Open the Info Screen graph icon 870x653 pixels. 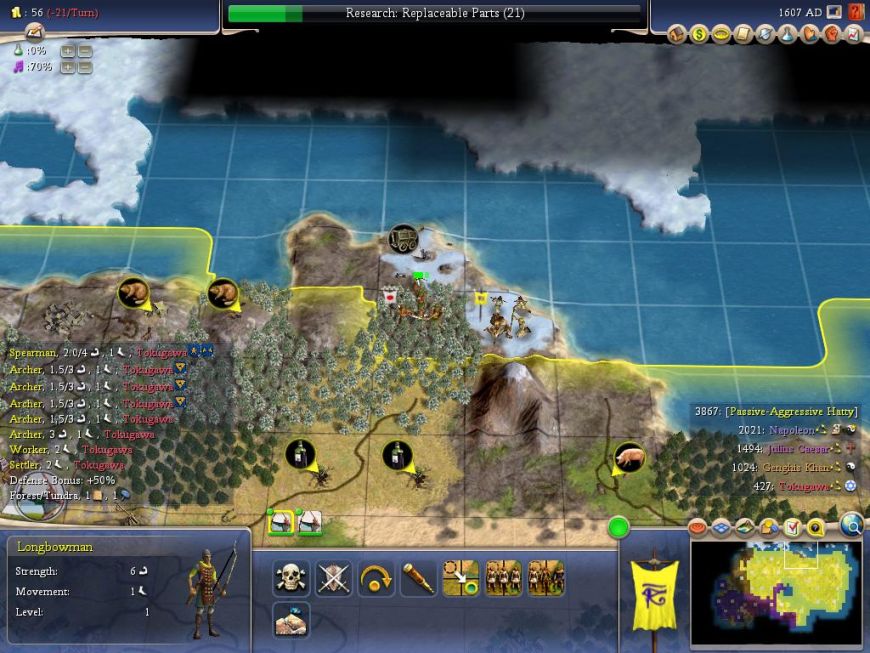tap(852, 34)
